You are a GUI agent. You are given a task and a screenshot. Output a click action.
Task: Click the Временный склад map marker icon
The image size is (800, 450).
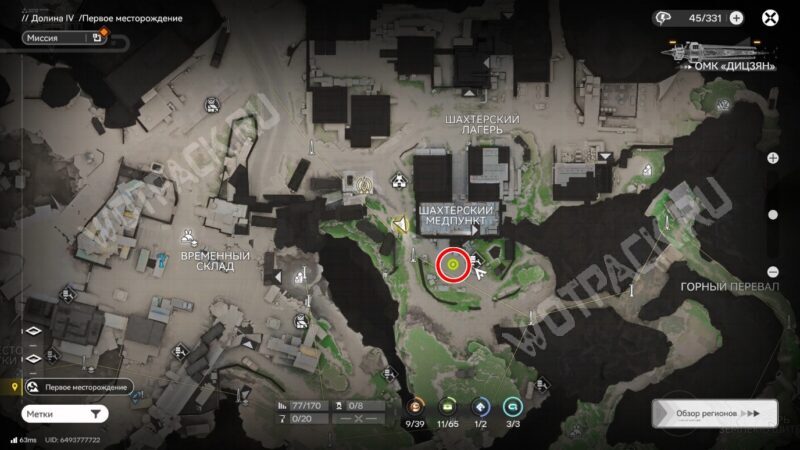tap(188, 237)
